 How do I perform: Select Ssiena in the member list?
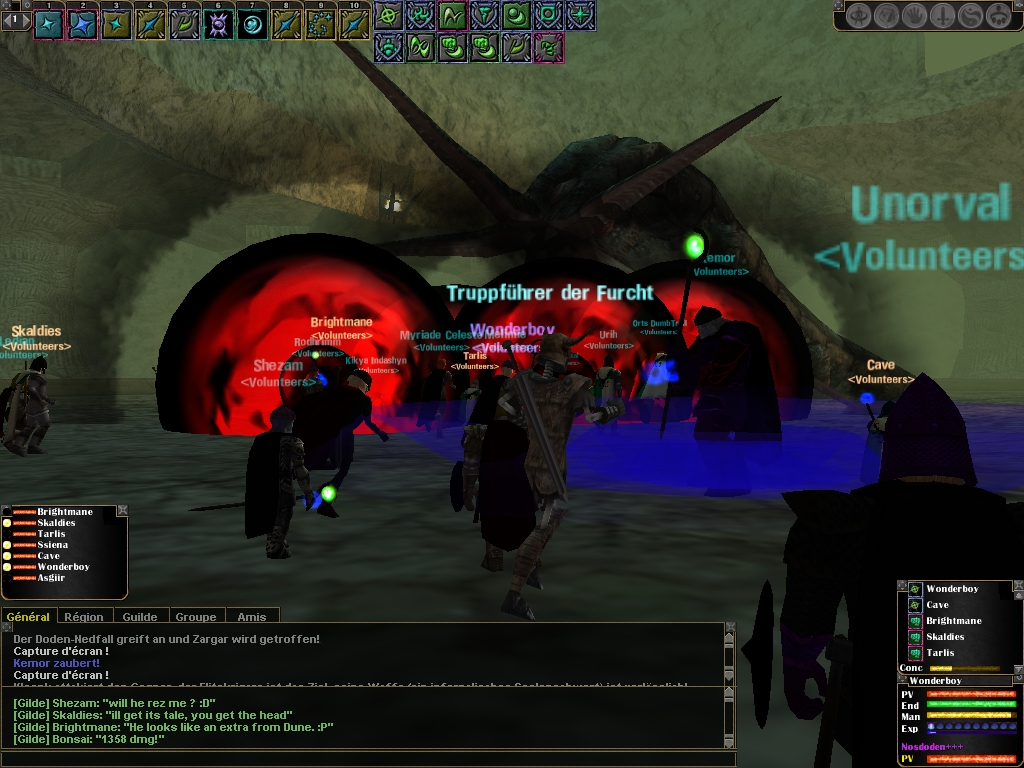pyautogui.click(x=53, y=545)
